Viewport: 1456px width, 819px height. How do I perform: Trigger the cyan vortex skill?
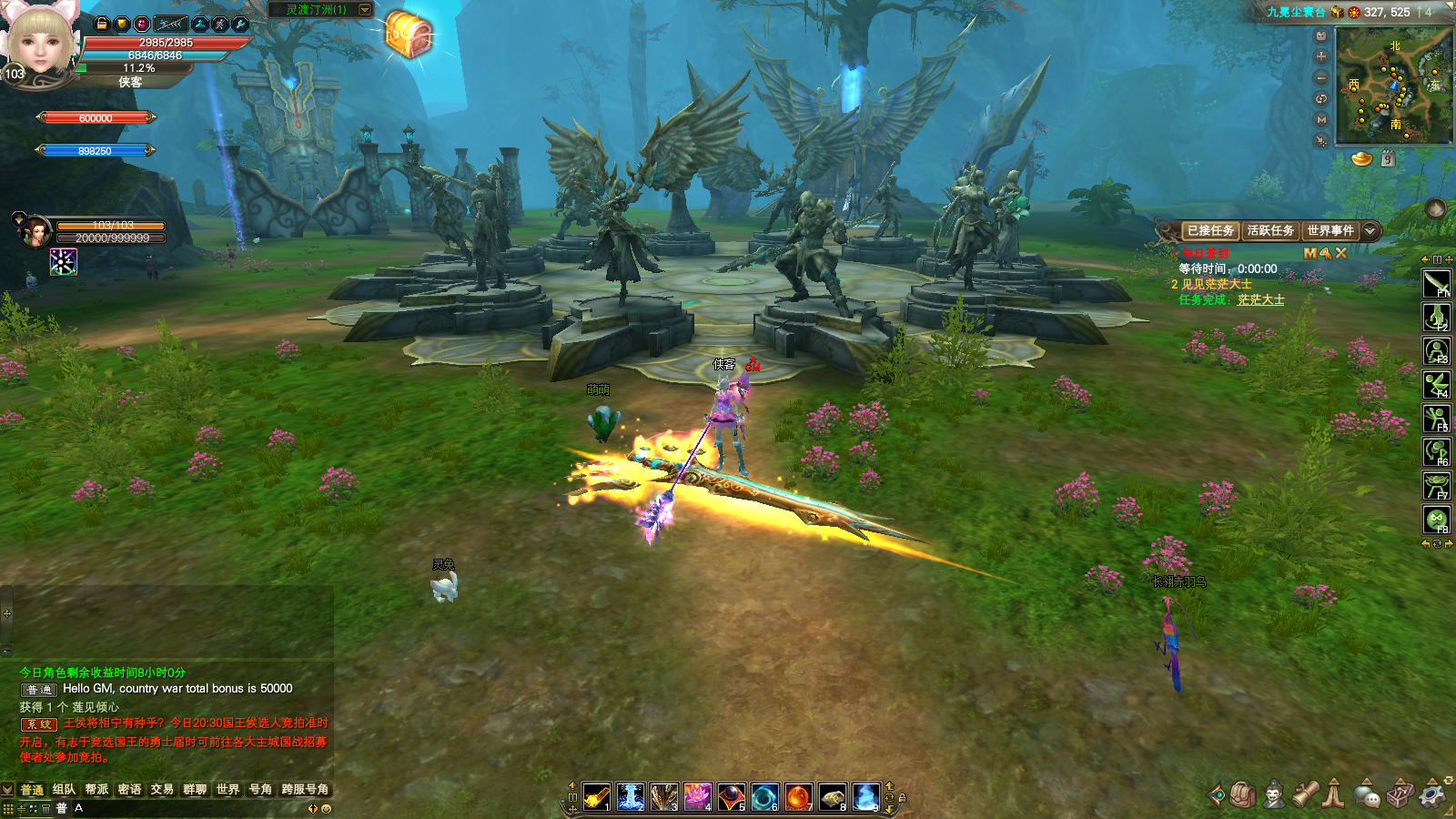coord(764,796)
